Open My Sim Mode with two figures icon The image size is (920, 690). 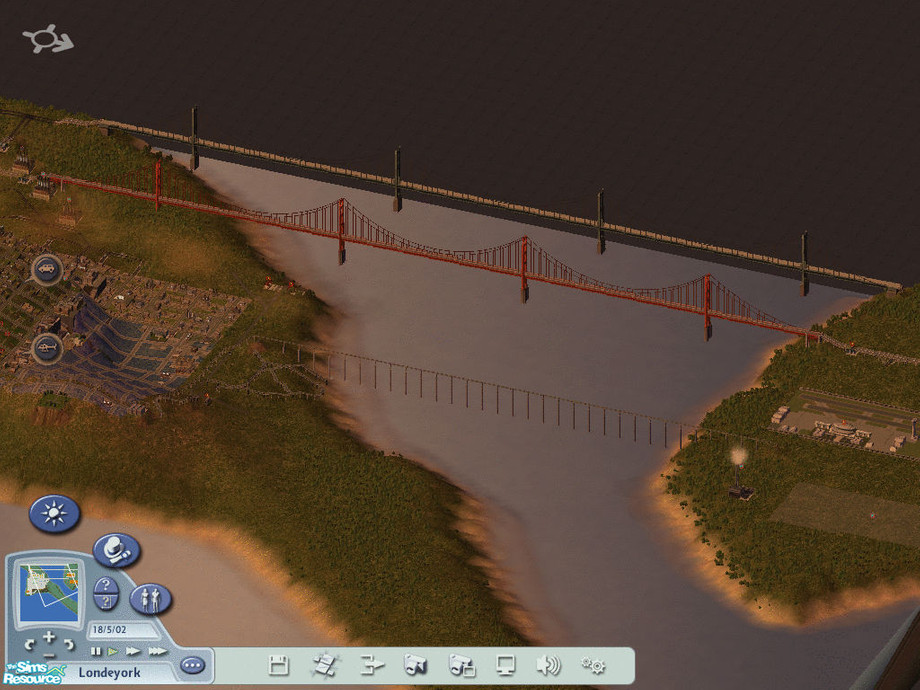click(x=150, y=599)
